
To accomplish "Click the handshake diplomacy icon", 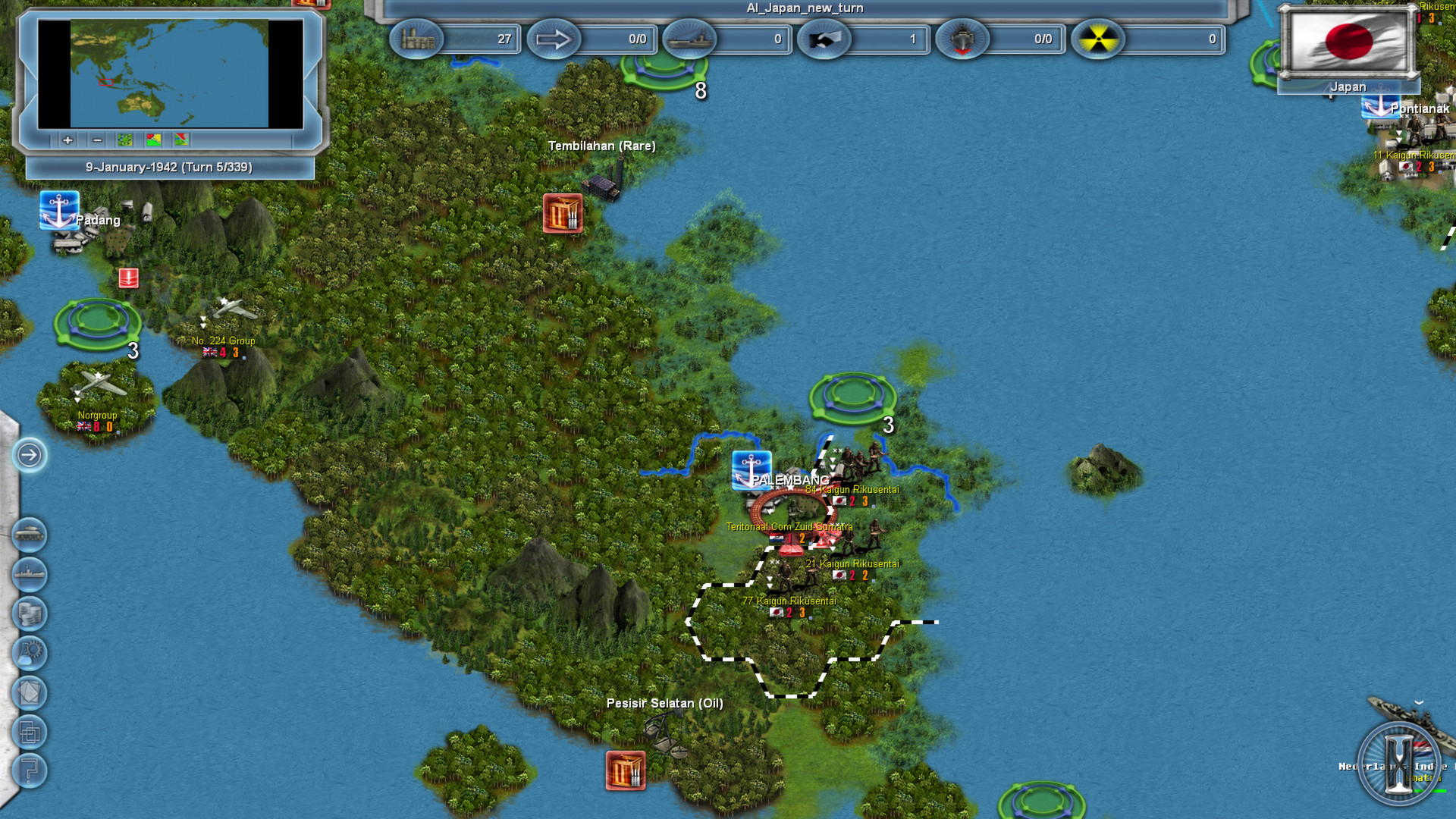I will 825,39.
